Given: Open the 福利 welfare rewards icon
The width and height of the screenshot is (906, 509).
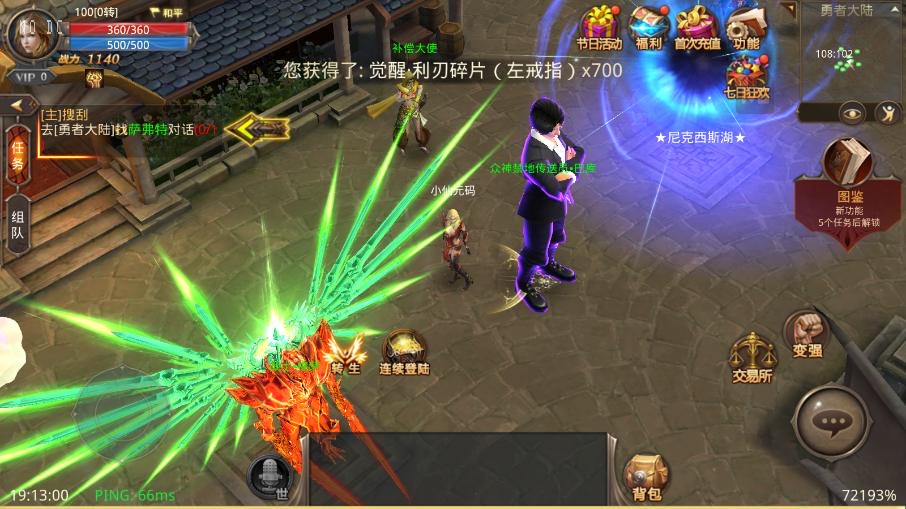Looking at the screenshot, I should 648,26.
